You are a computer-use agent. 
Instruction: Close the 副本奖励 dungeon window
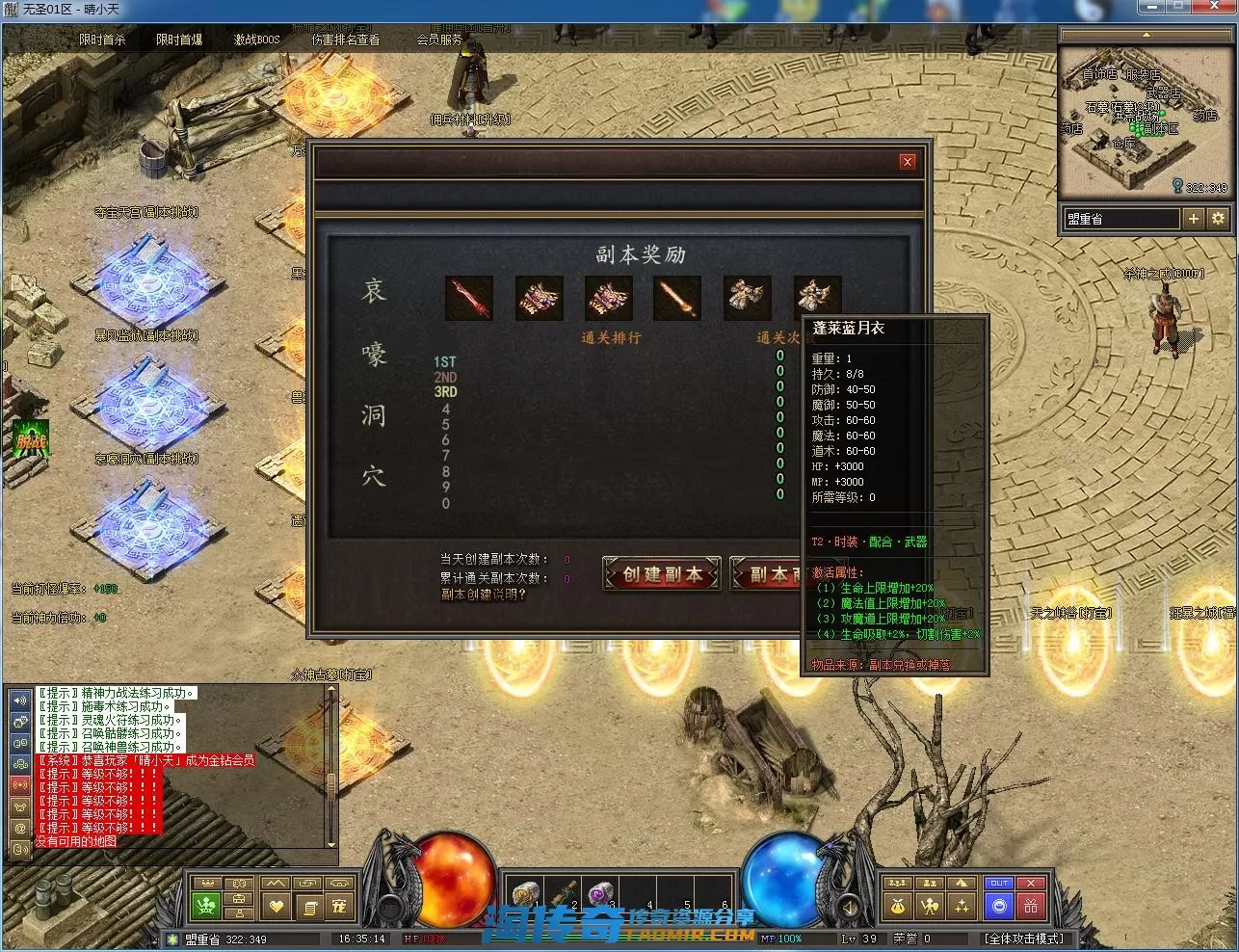pos(907,162)
